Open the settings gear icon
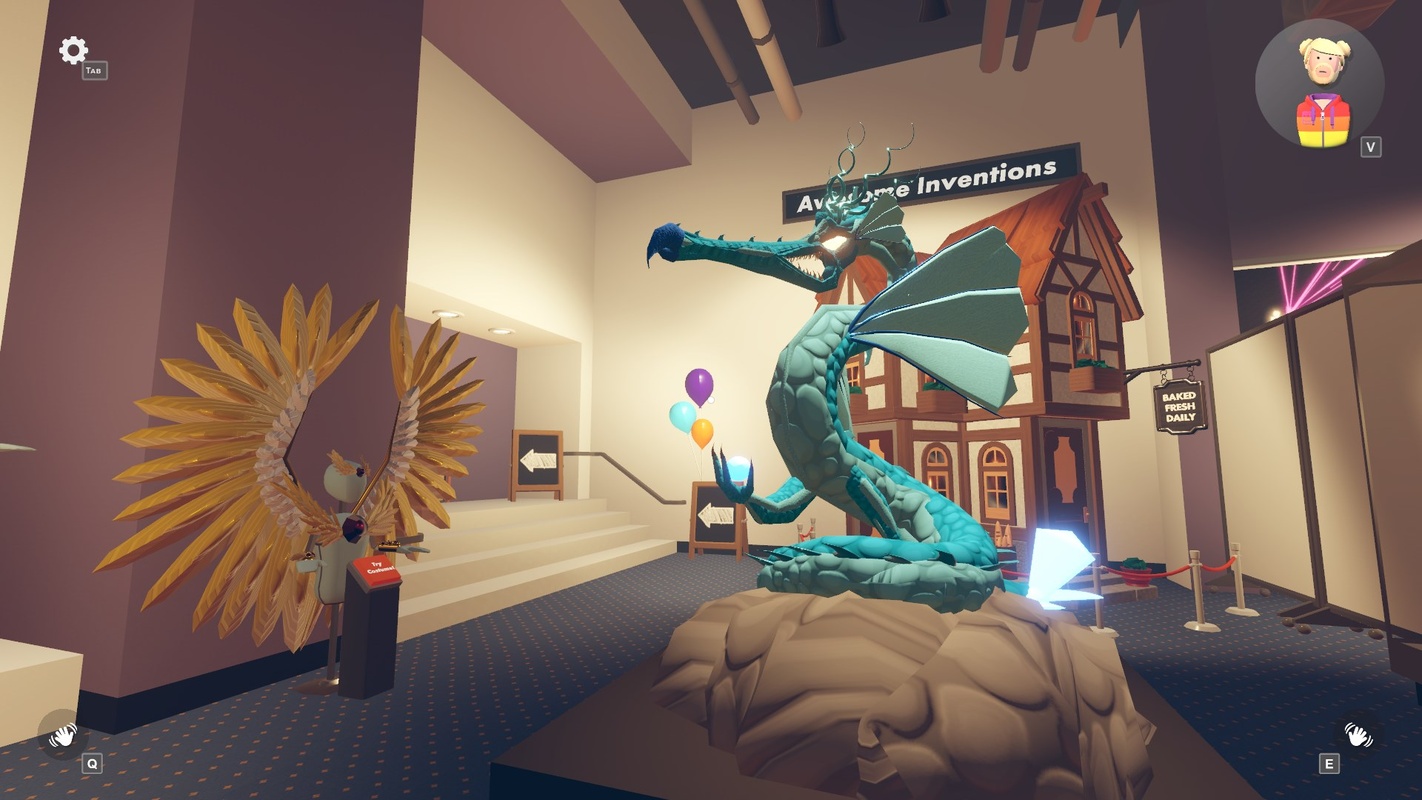The height and width of the screenshot is (800, 1422). 73,50
